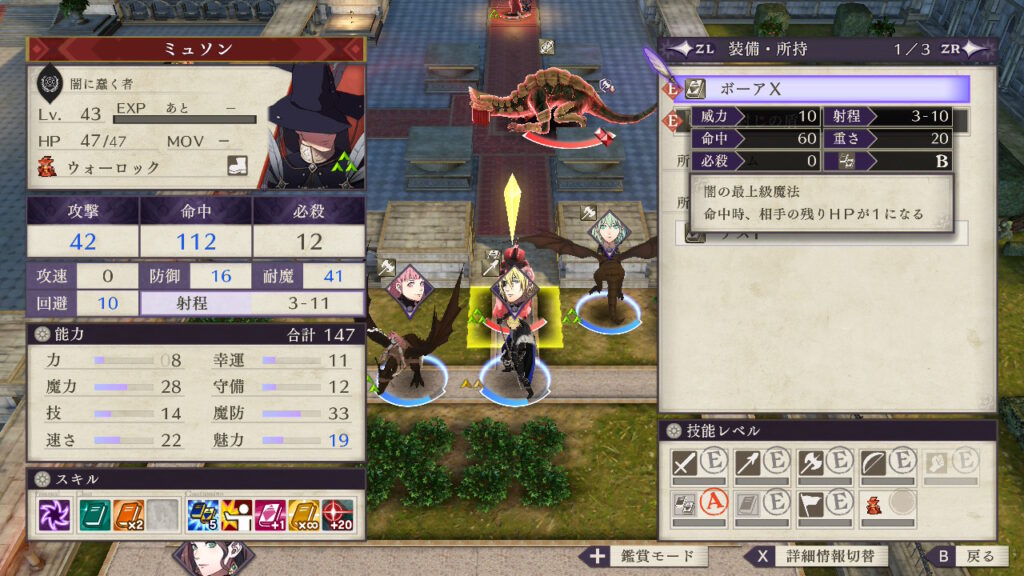The height and width of the screenshot is (576, 1024).
Task: Click the lance skill level icon
Action: click(x=747, y=462)
